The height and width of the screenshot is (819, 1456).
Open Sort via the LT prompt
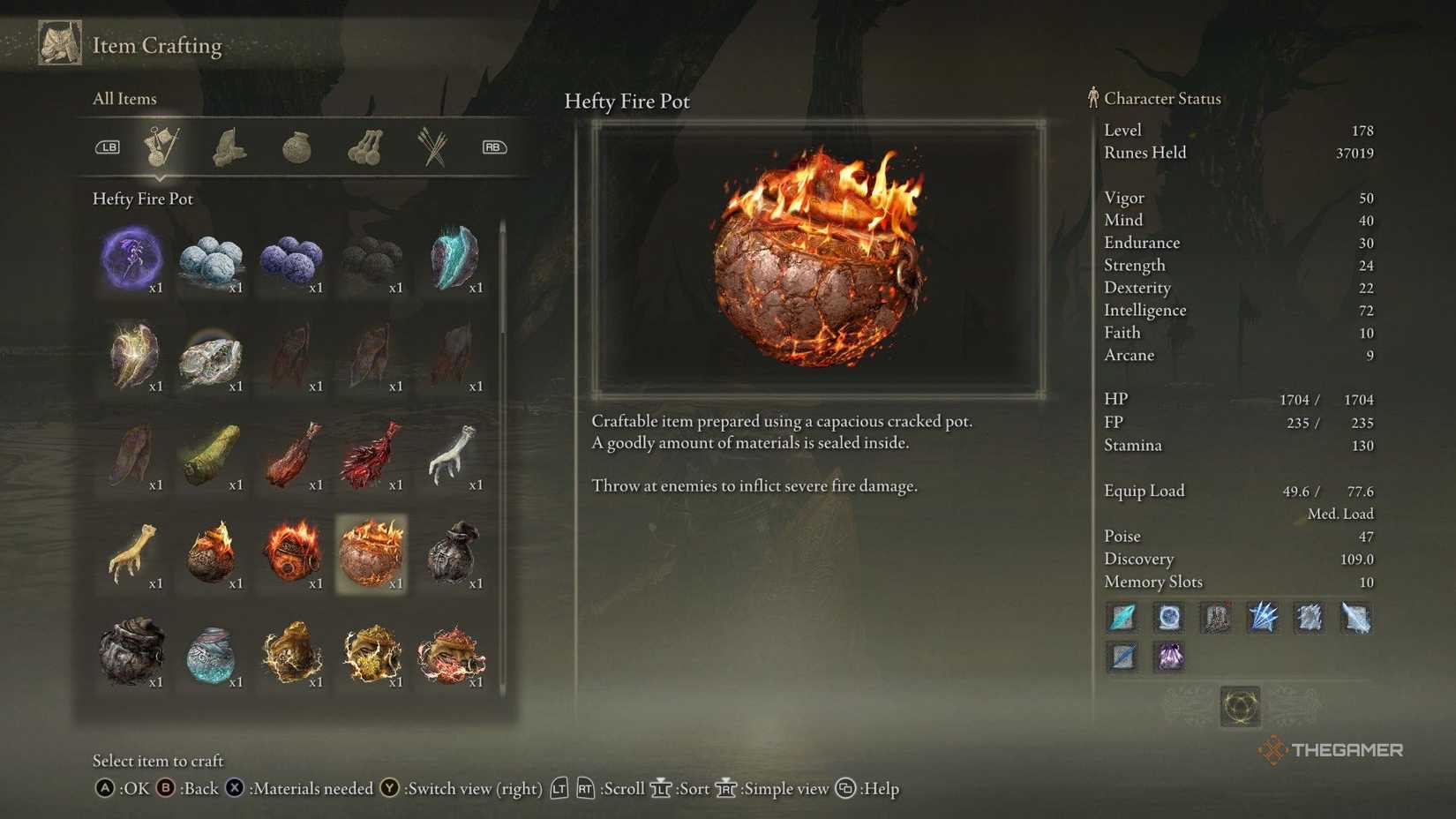[x=661, y=790]
